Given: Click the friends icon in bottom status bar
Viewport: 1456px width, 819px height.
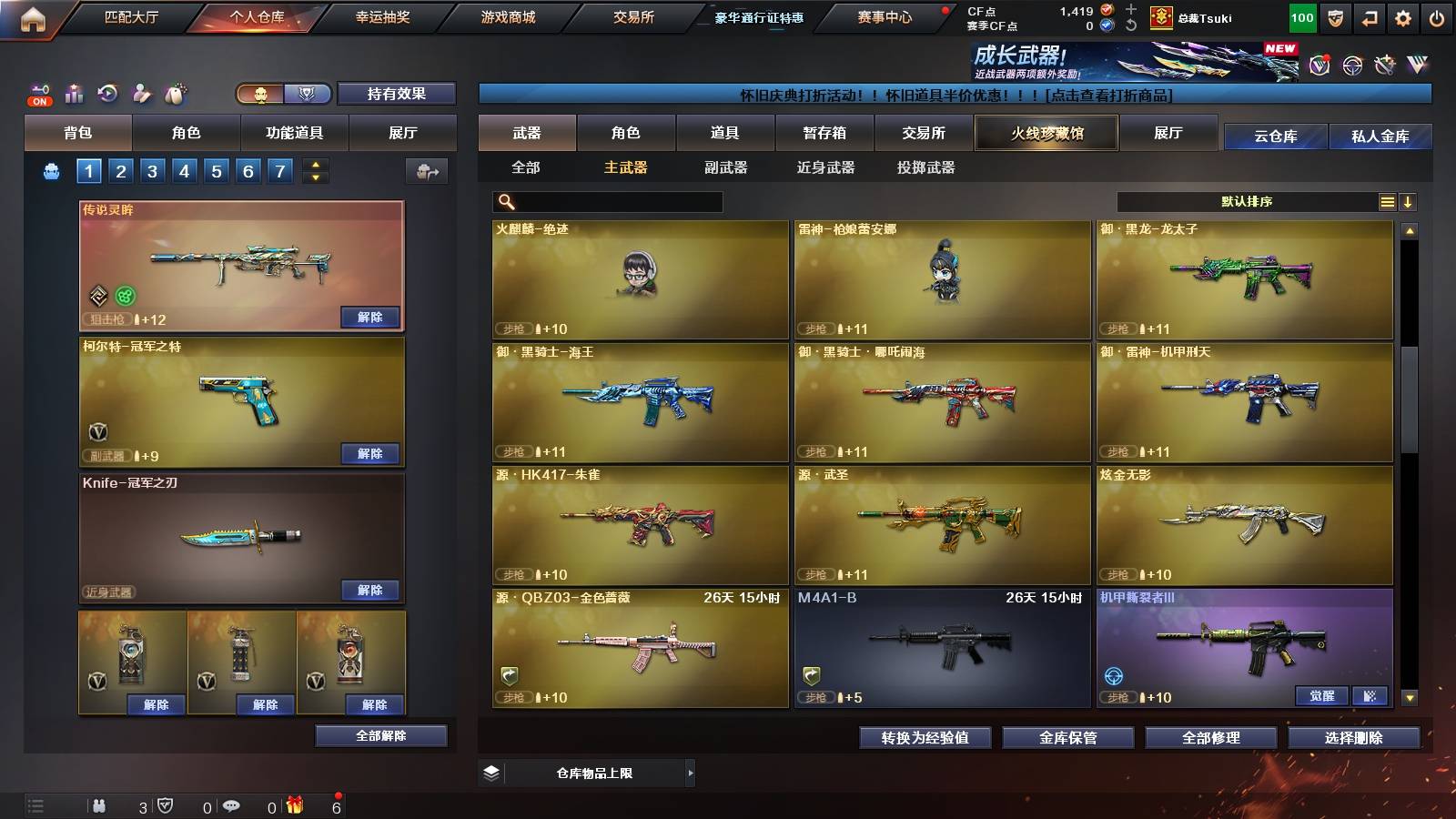Looking at the screenshot, I should (x=100, y=805).
